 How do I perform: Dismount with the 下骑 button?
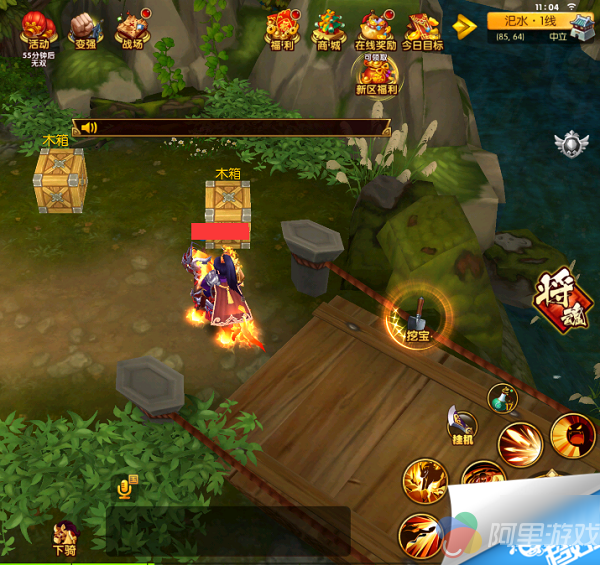[66, 535]
